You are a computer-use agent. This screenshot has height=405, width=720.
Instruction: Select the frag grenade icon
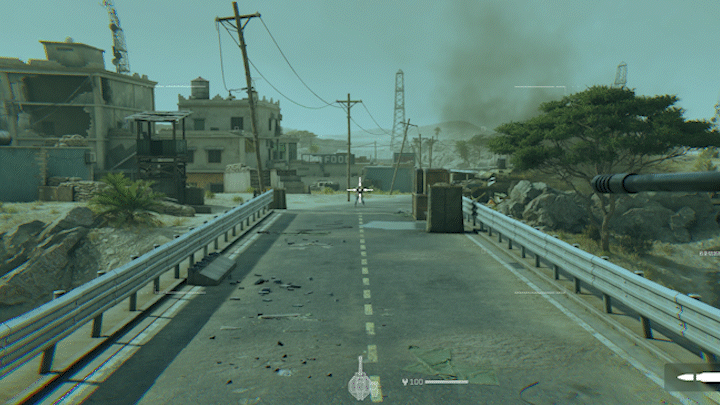click(360, 383)
